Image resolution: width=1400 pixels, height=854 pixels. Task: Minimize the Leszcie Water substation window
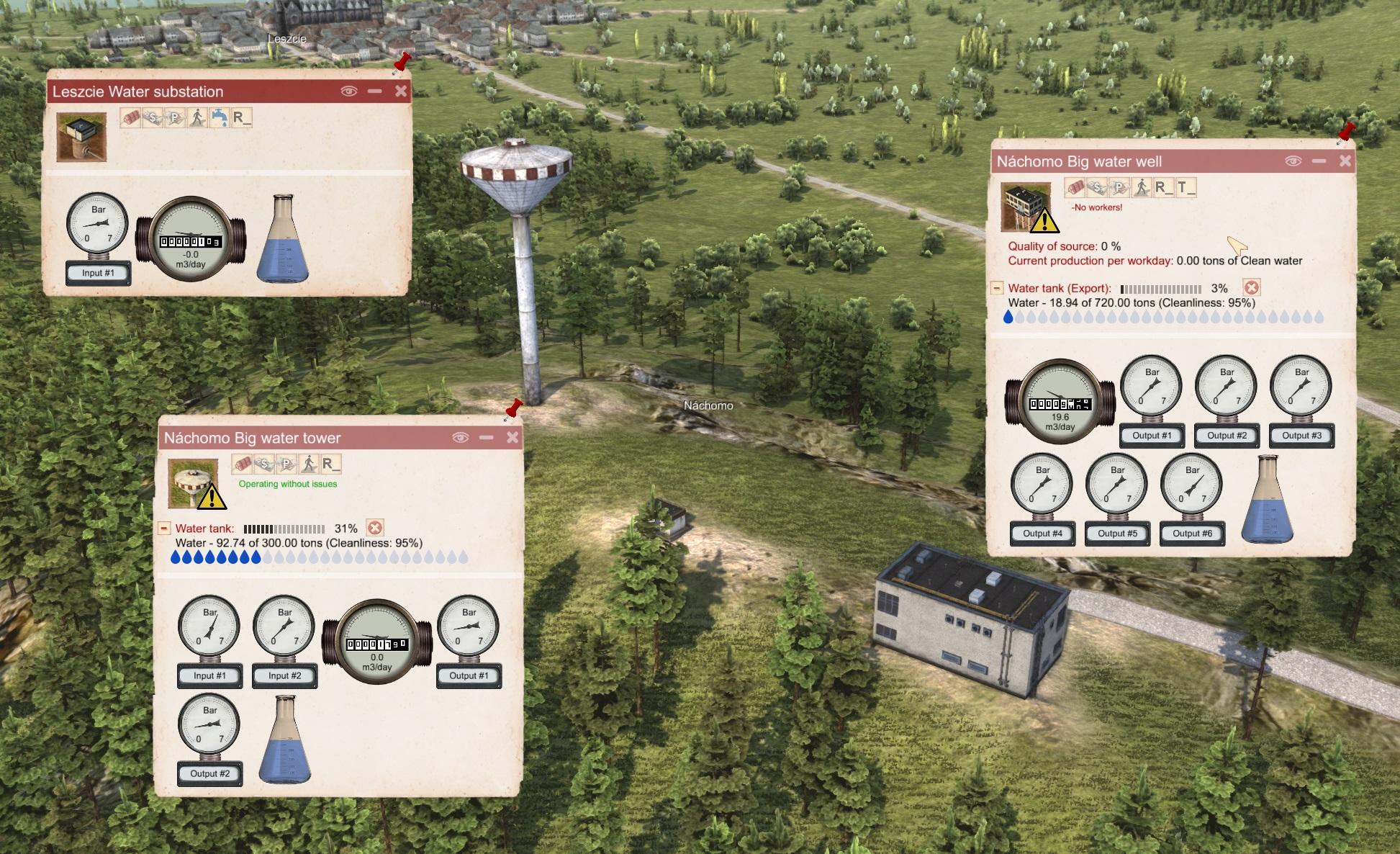click(x=374, y=91)
